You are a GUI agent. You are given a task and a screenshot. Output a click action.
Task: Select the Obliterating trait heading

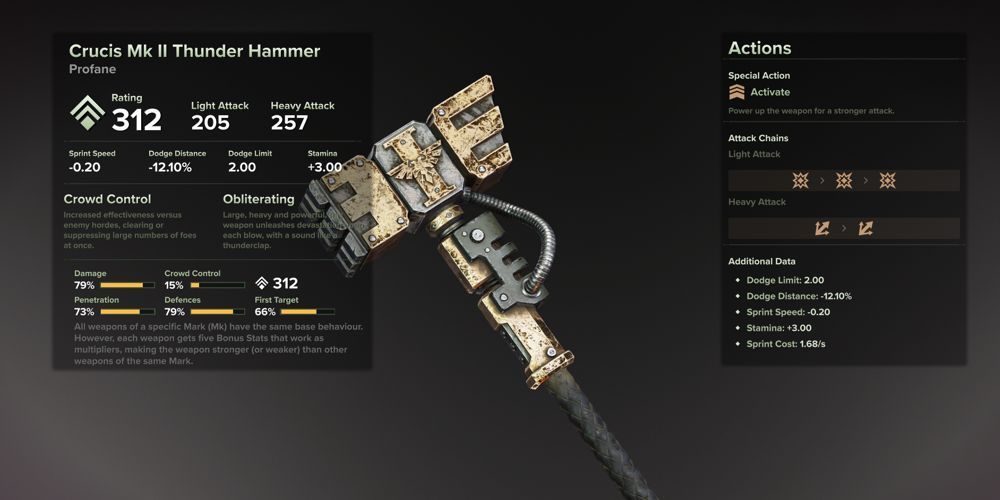258,199
